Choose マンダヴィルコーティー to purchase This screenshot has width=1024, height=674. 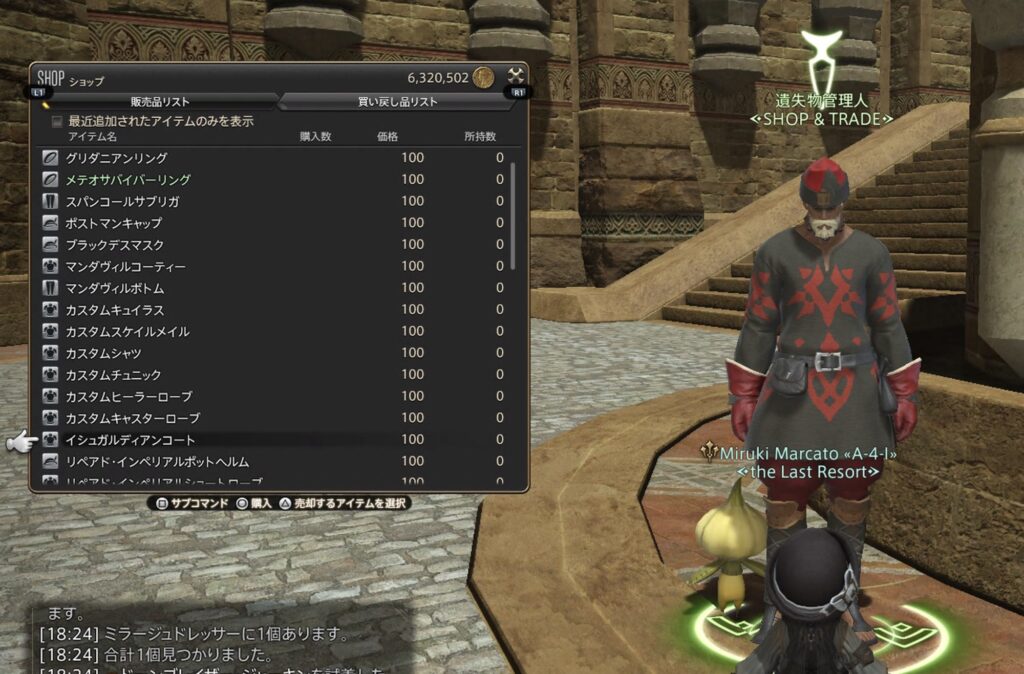tap(125, 267)
